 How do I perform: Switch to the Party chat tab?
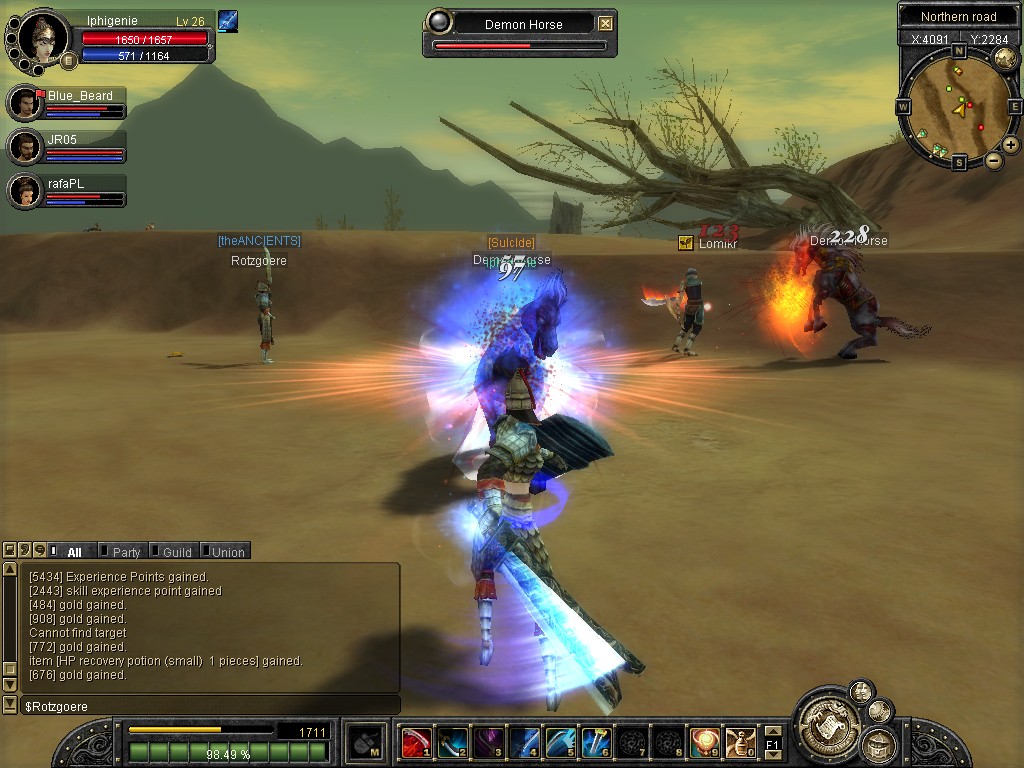coord(125,551)
